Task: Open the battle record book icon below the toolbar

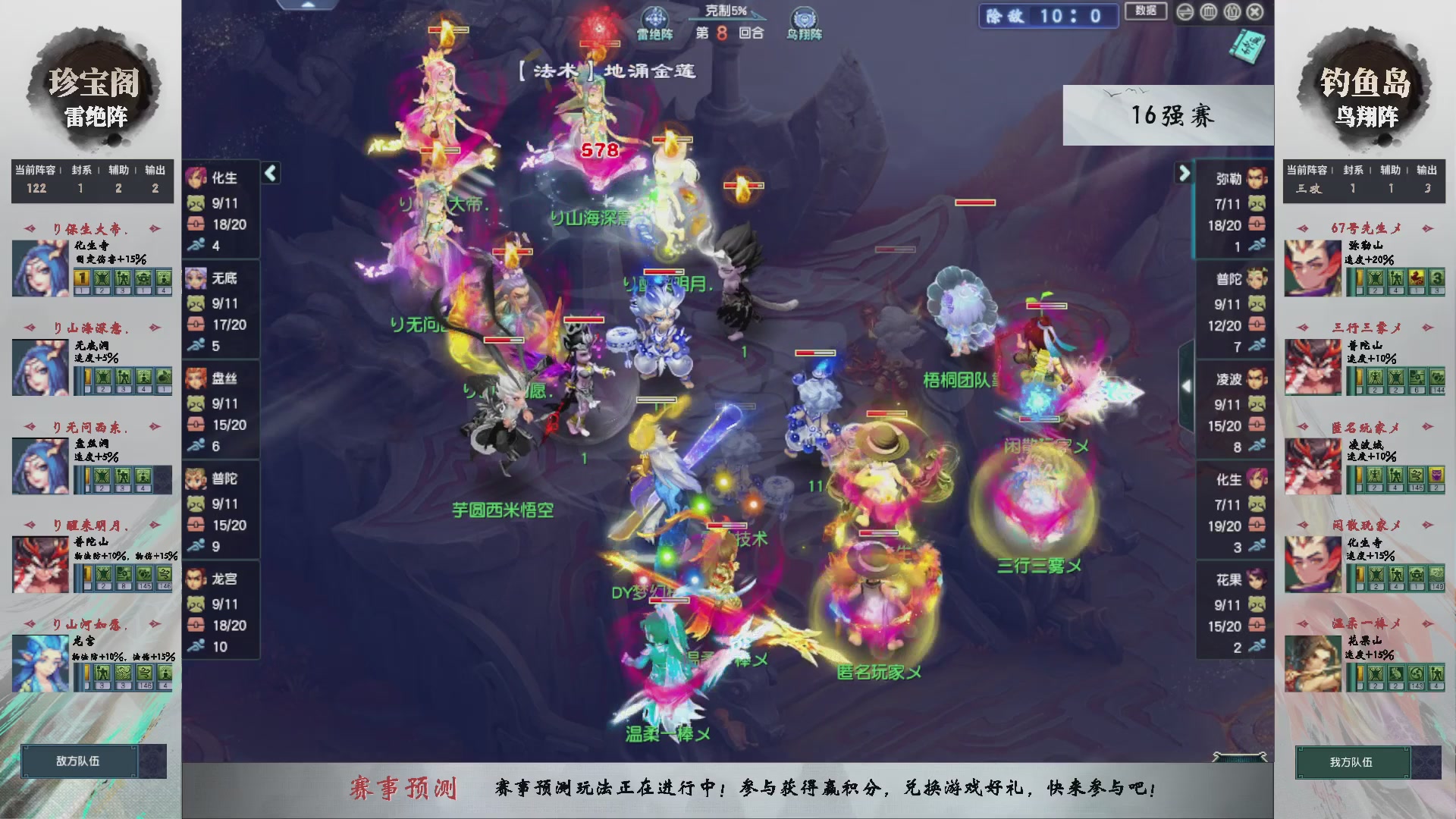Action: point(1246,47)
